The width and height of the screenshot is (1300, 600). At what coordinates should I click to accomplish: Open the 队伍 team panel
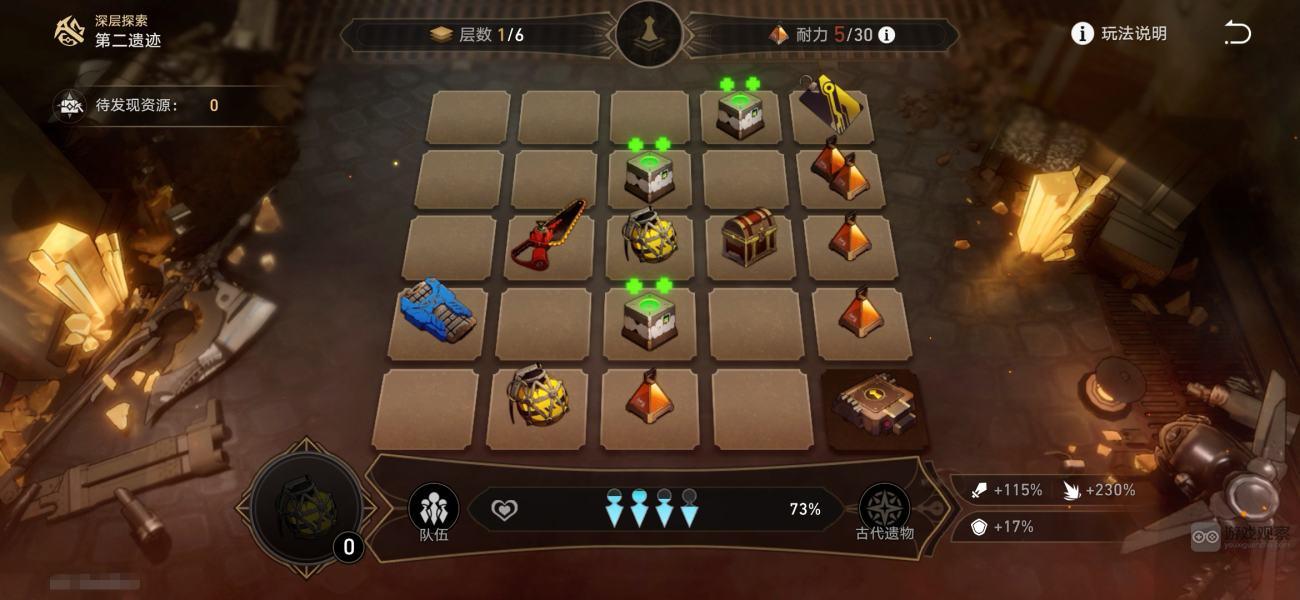[433, 510]
